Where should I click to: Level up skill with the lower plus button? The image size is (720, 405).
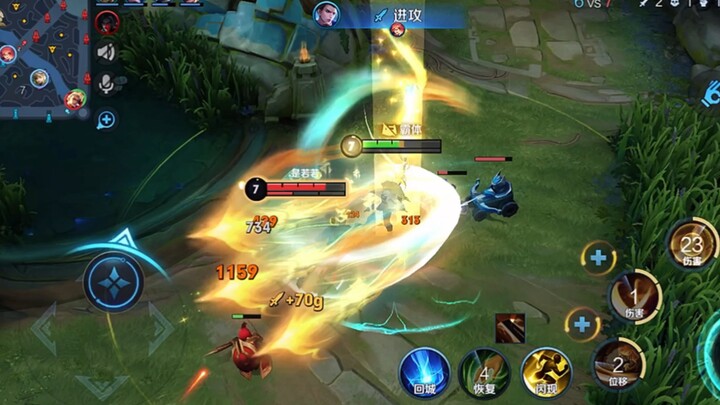coord(582,323)
